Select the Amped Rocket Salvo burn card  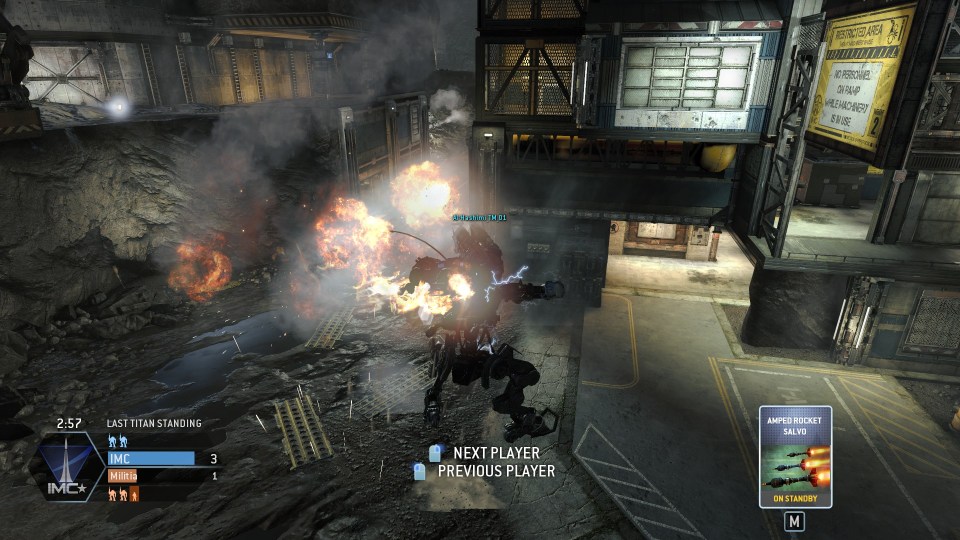(795, 456)
